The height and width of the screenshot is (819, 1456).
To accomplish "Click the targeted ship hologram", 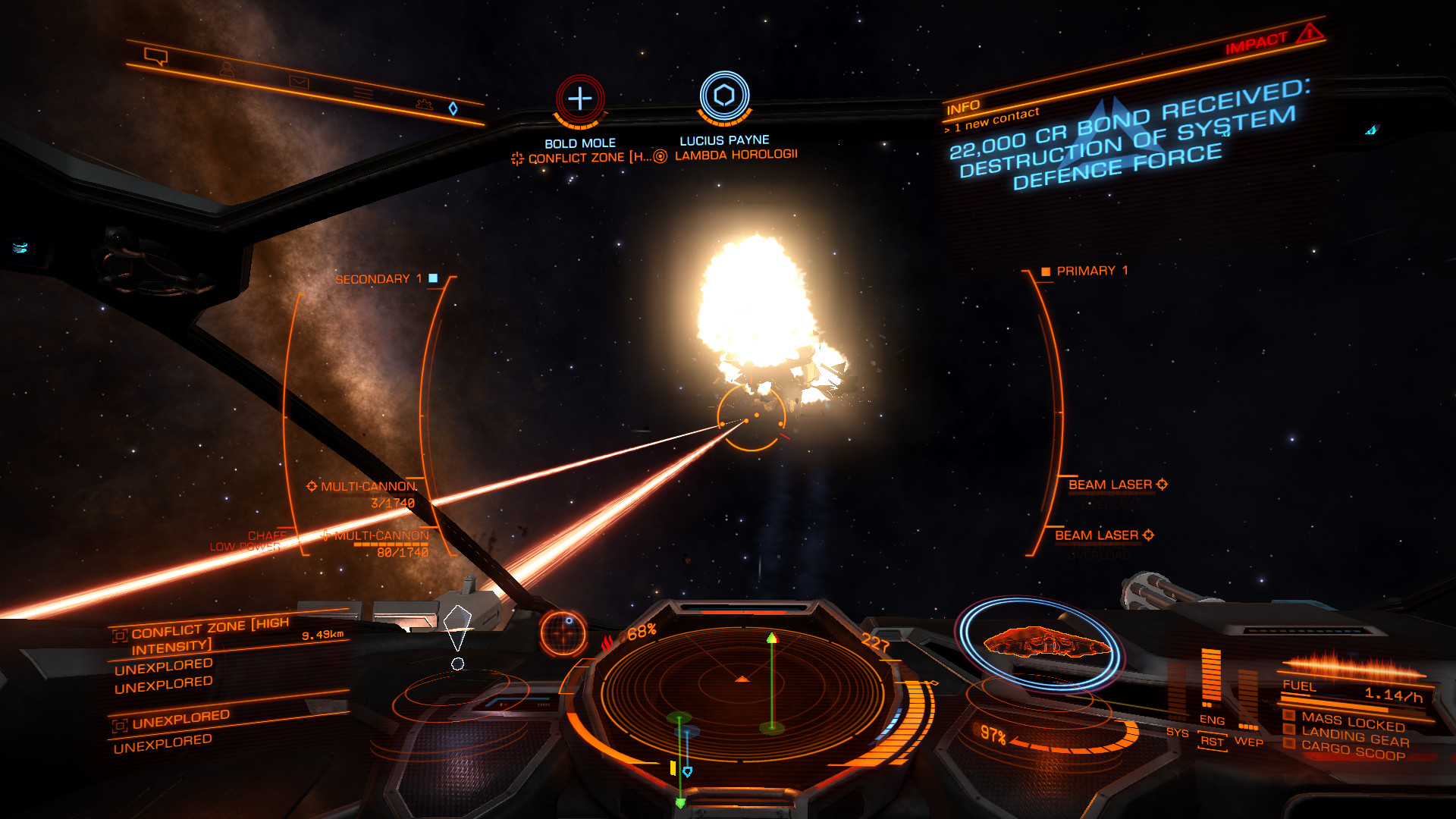I will (x=1047, y=642).
